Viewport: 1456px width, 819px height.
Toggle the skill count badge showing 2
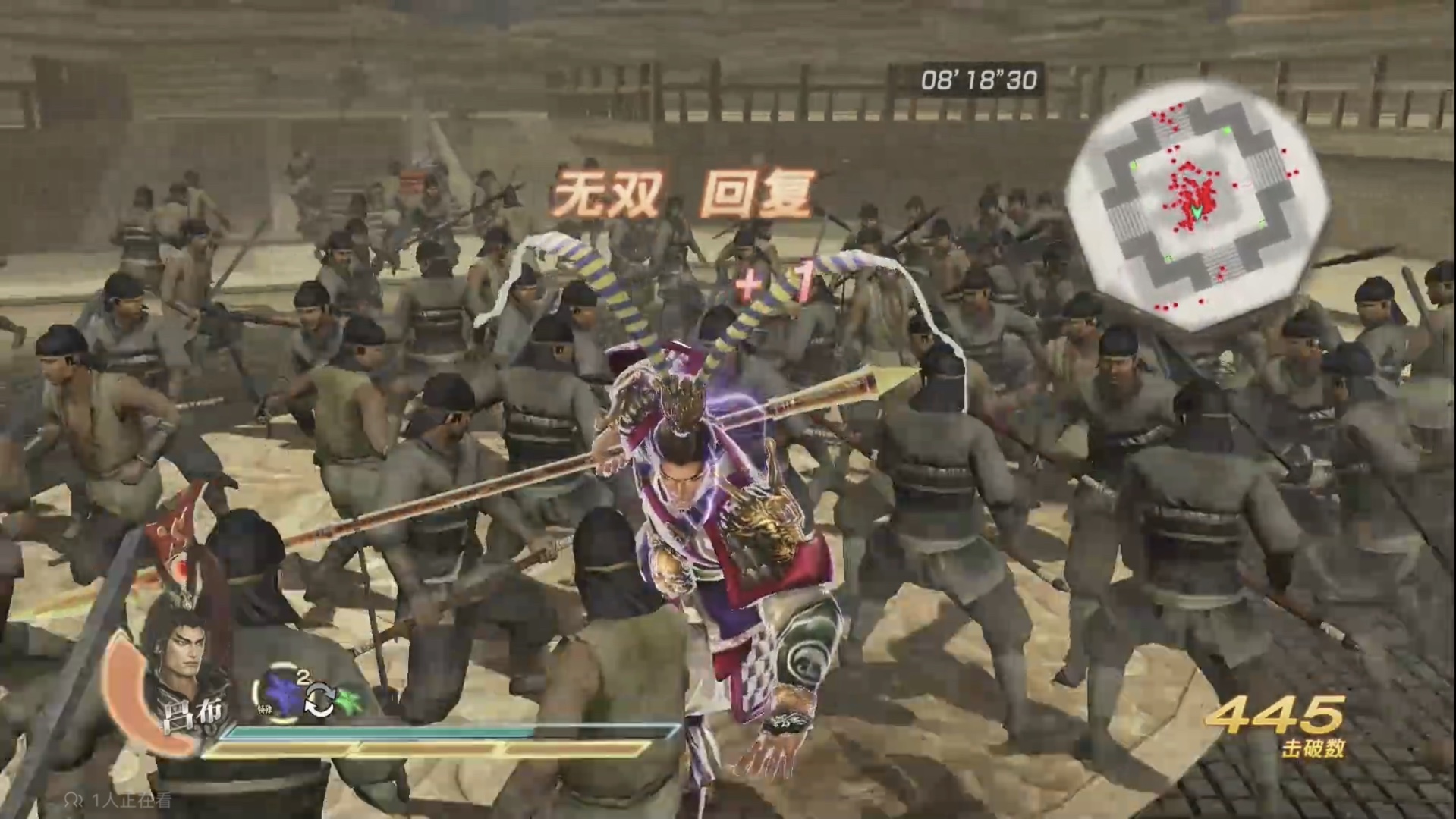pyautogui.click(x=303, y=677)
